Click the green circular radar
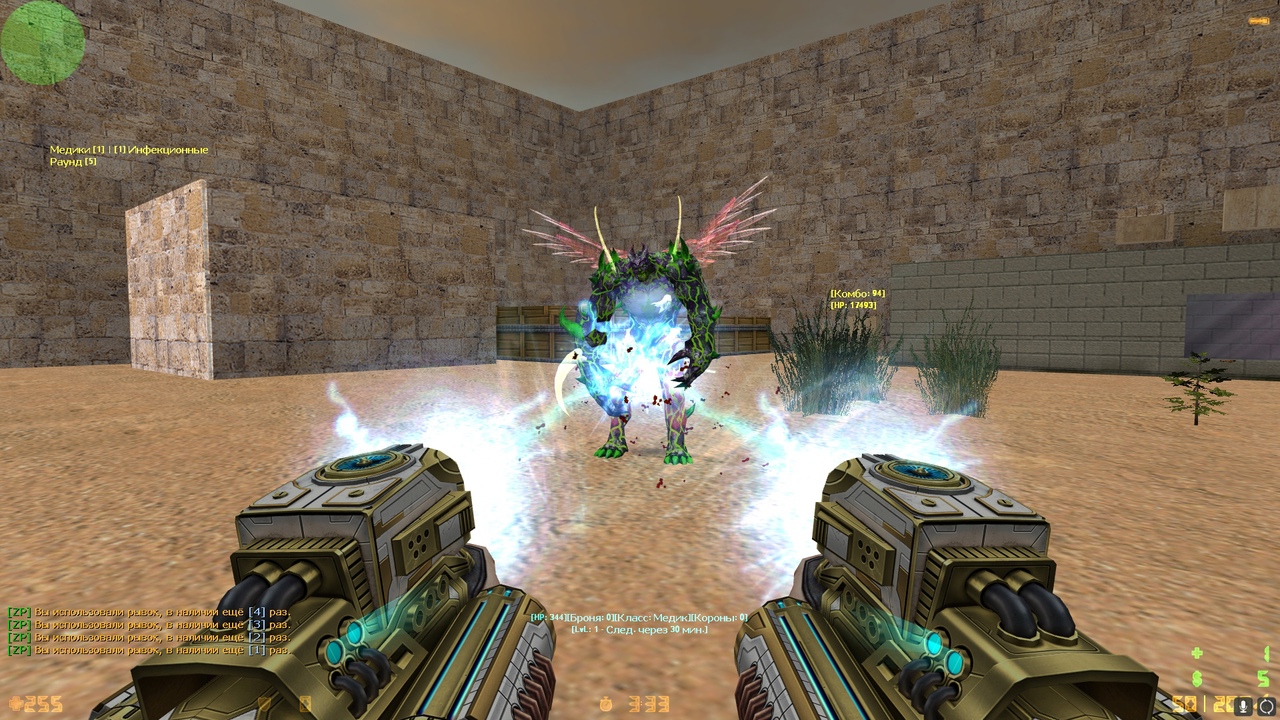The image size is (1280, 720). [42, 41]
